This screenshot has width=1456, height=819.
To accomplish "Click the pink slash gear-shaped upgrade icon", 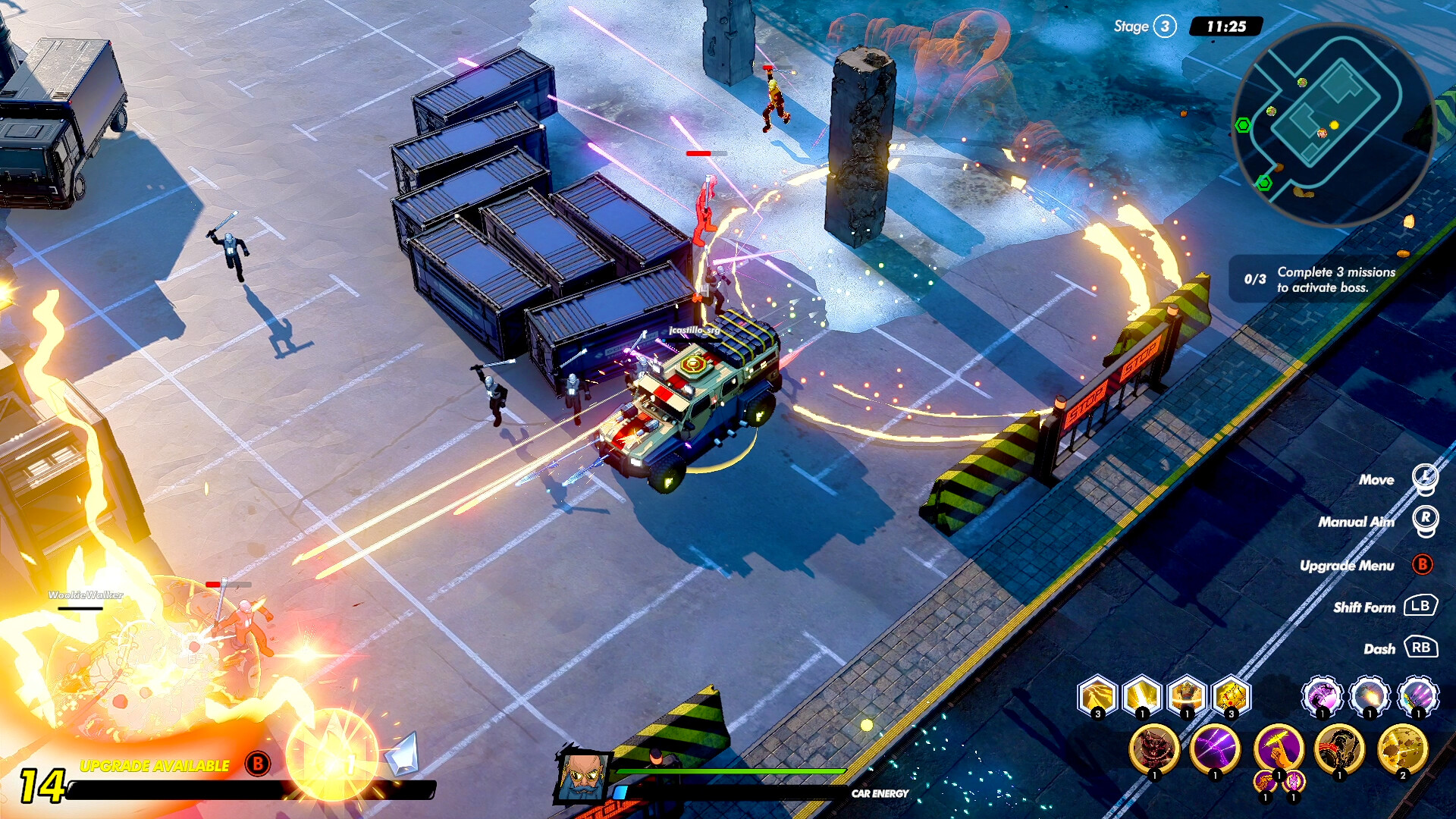I will (1323, 696).
